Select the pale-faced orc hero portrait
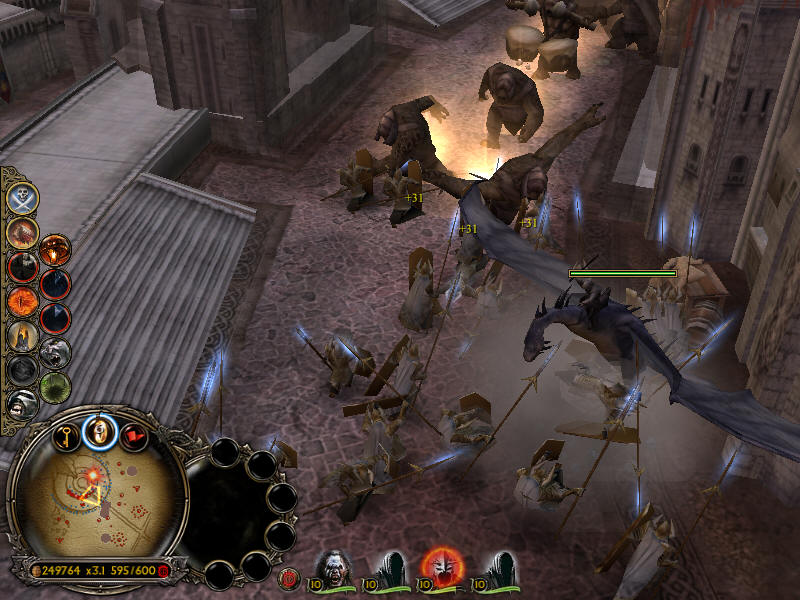 (333, 567)
